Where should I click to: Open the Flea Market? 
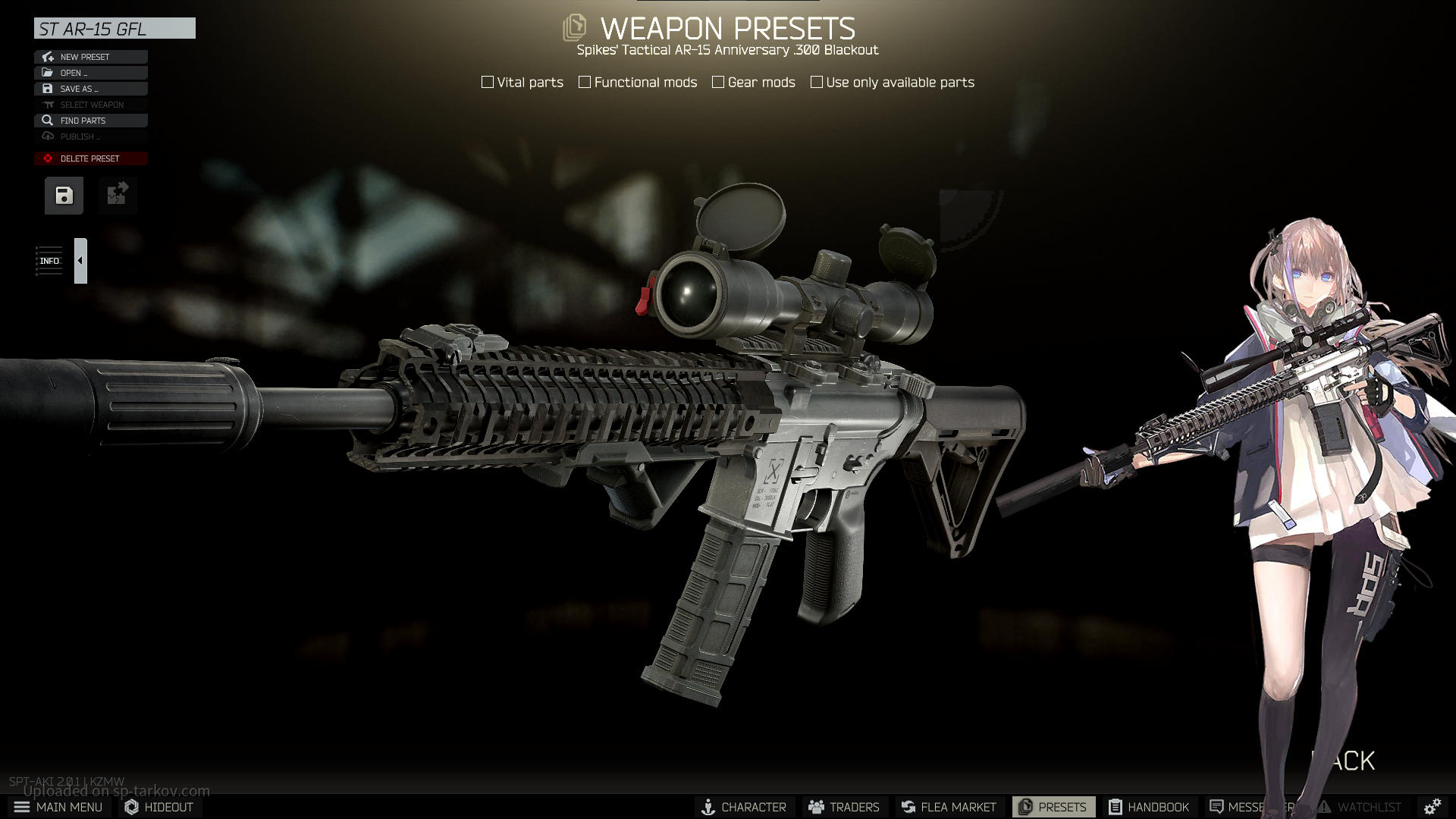coord(949,807)
